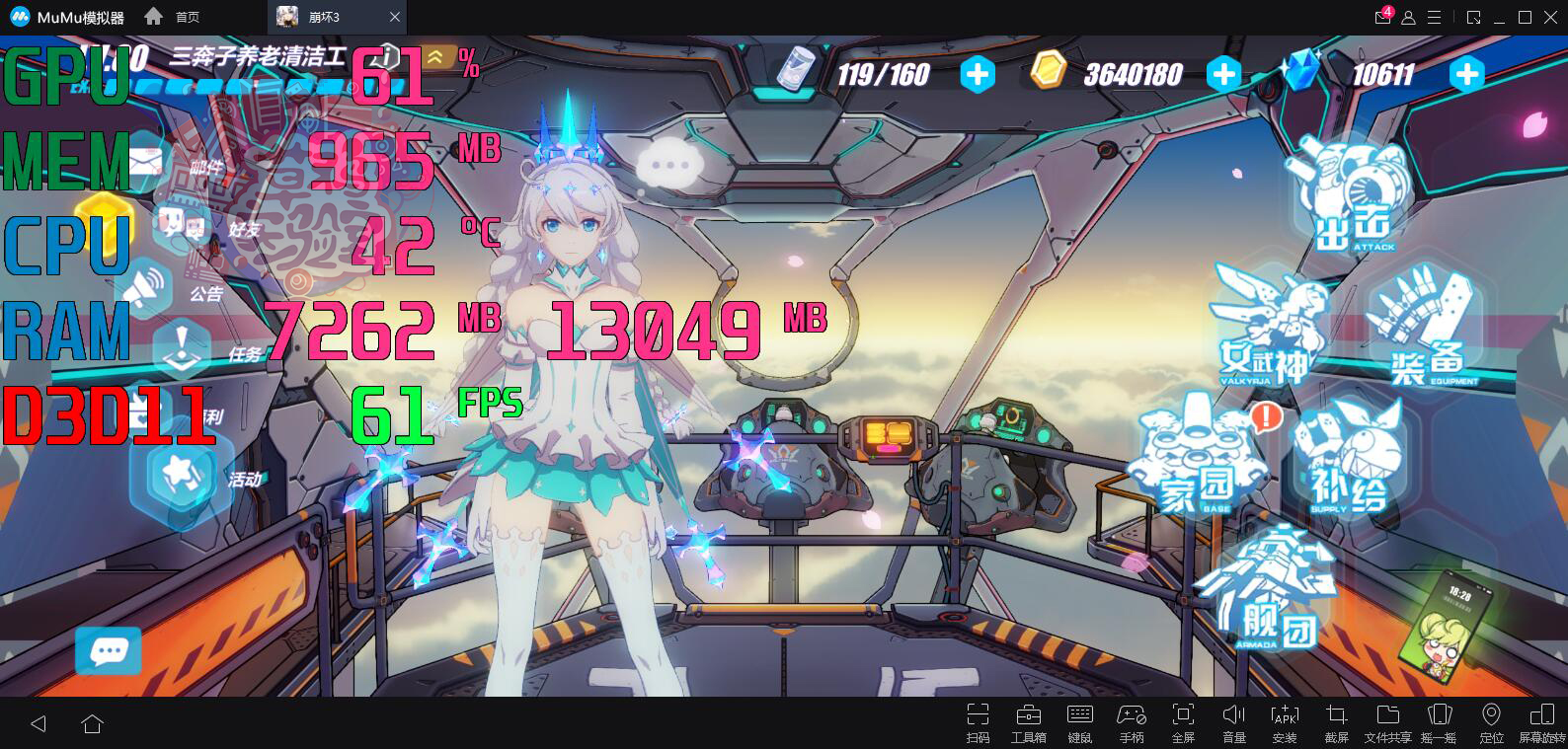1568x749 pixels.
Task: Add stamina with the plus button
Action: [978, 74]
